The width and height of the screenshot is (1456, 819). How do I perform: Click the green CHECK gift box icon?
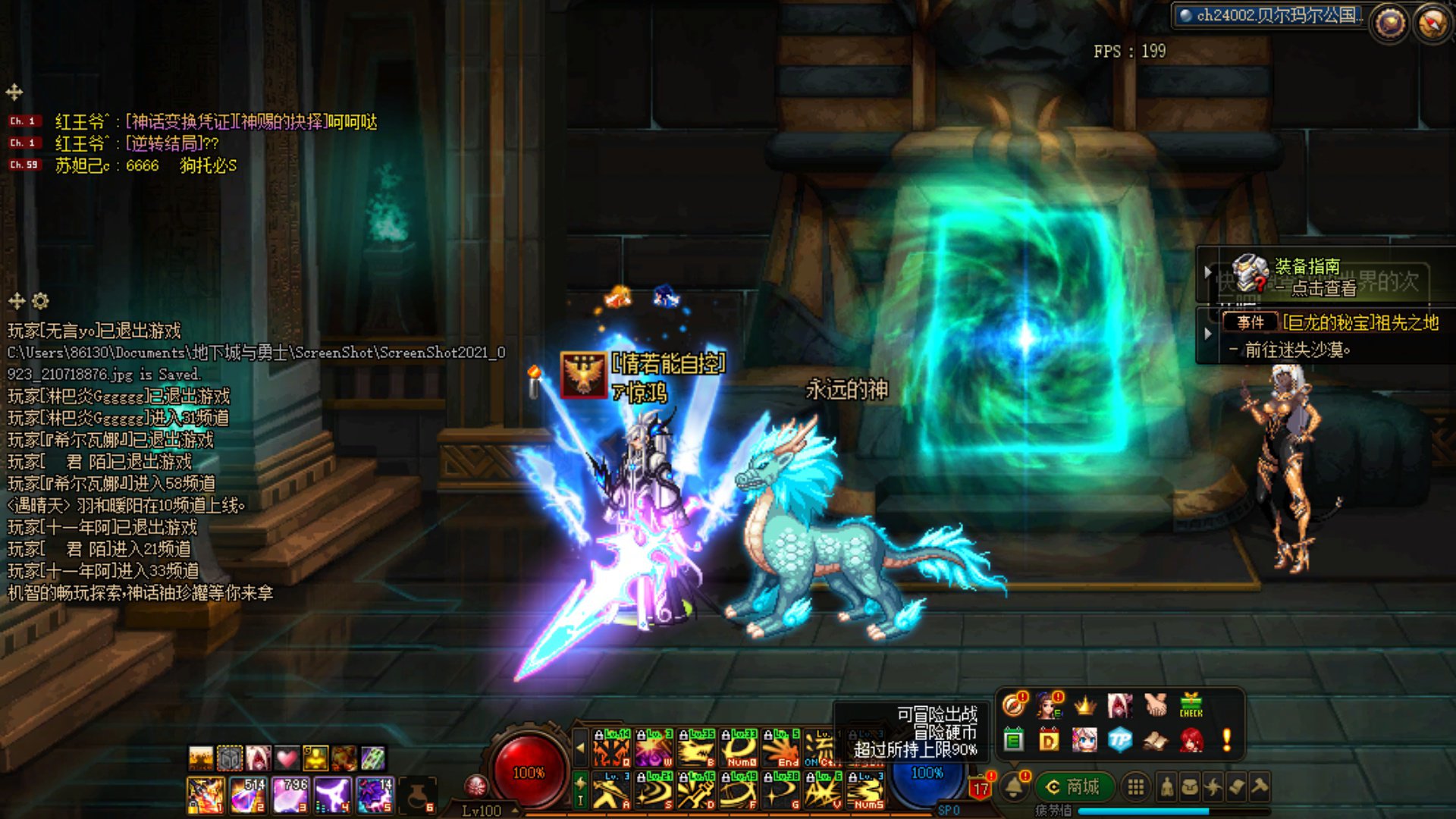point(1191,704)
